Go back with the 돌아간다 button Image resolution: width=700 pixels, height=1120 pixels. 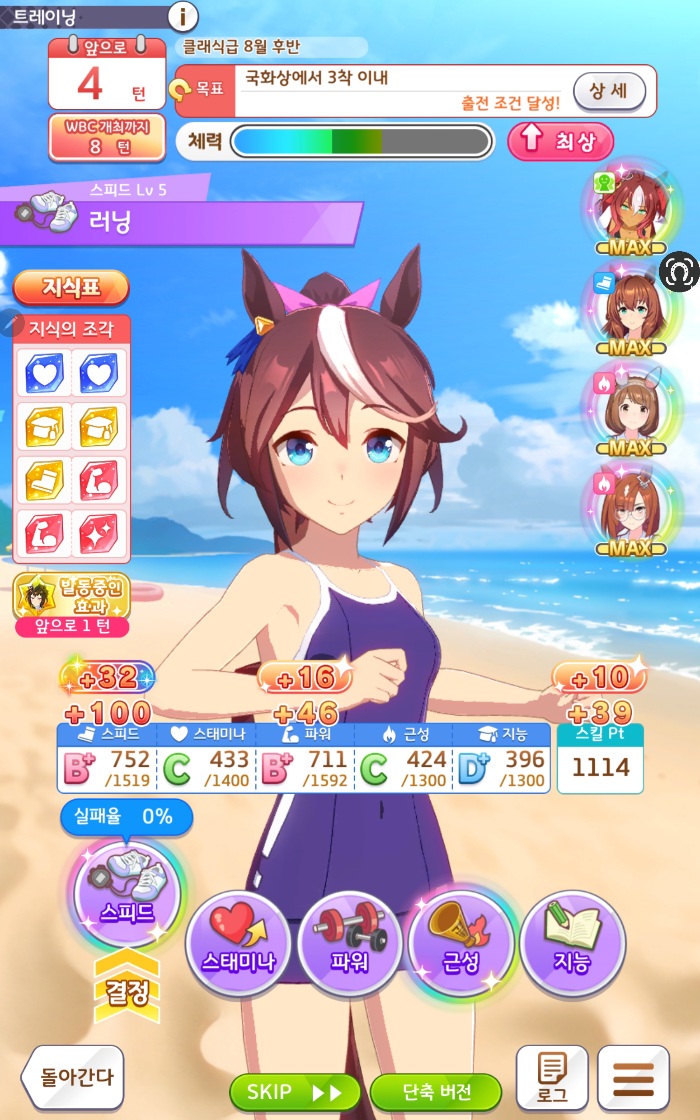coord(73,1078)
